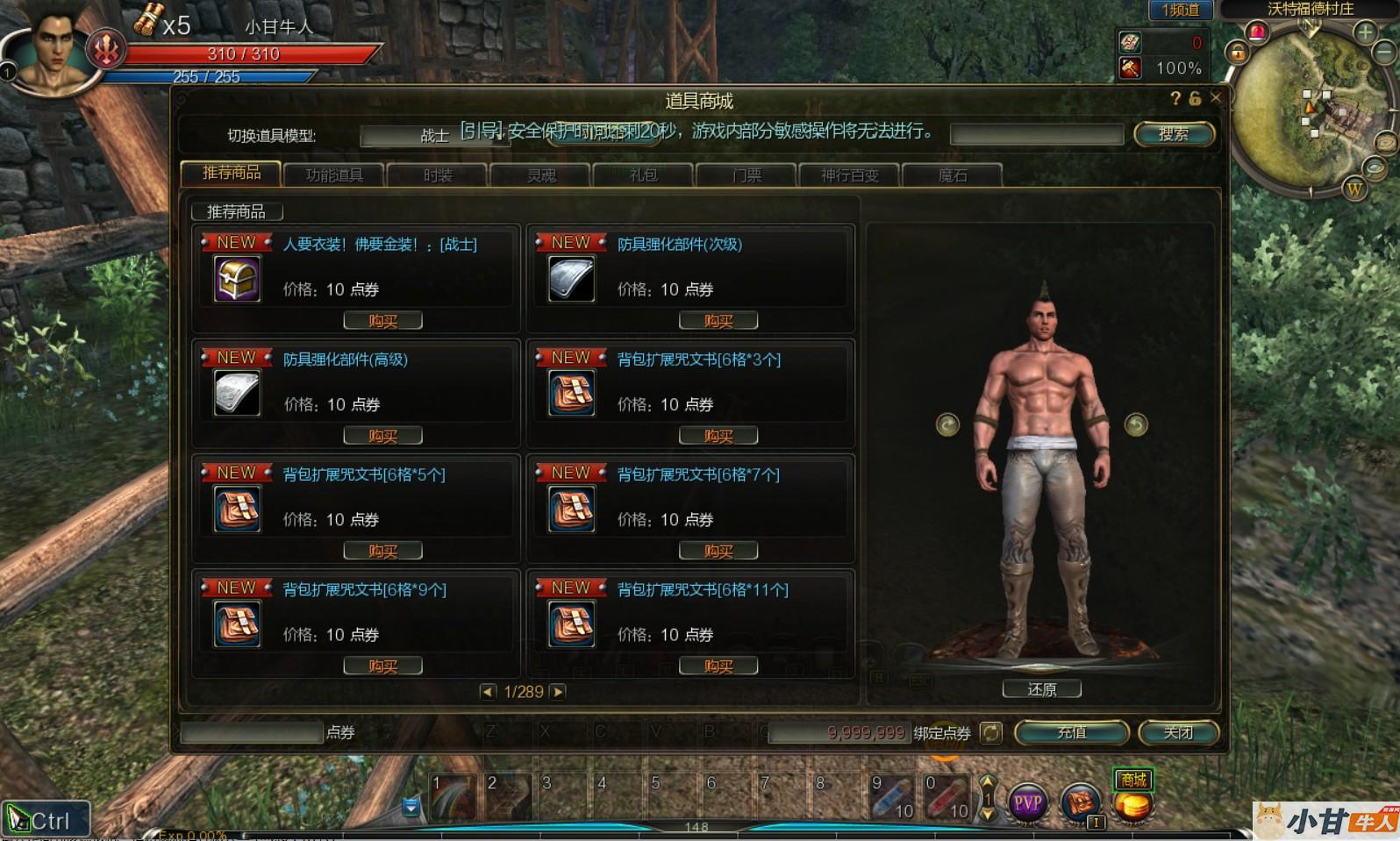The width and height of the screenshot is (1400, 841).
Task: Switch to the 功能道具 tab
Action: click(x=334, y=175)
